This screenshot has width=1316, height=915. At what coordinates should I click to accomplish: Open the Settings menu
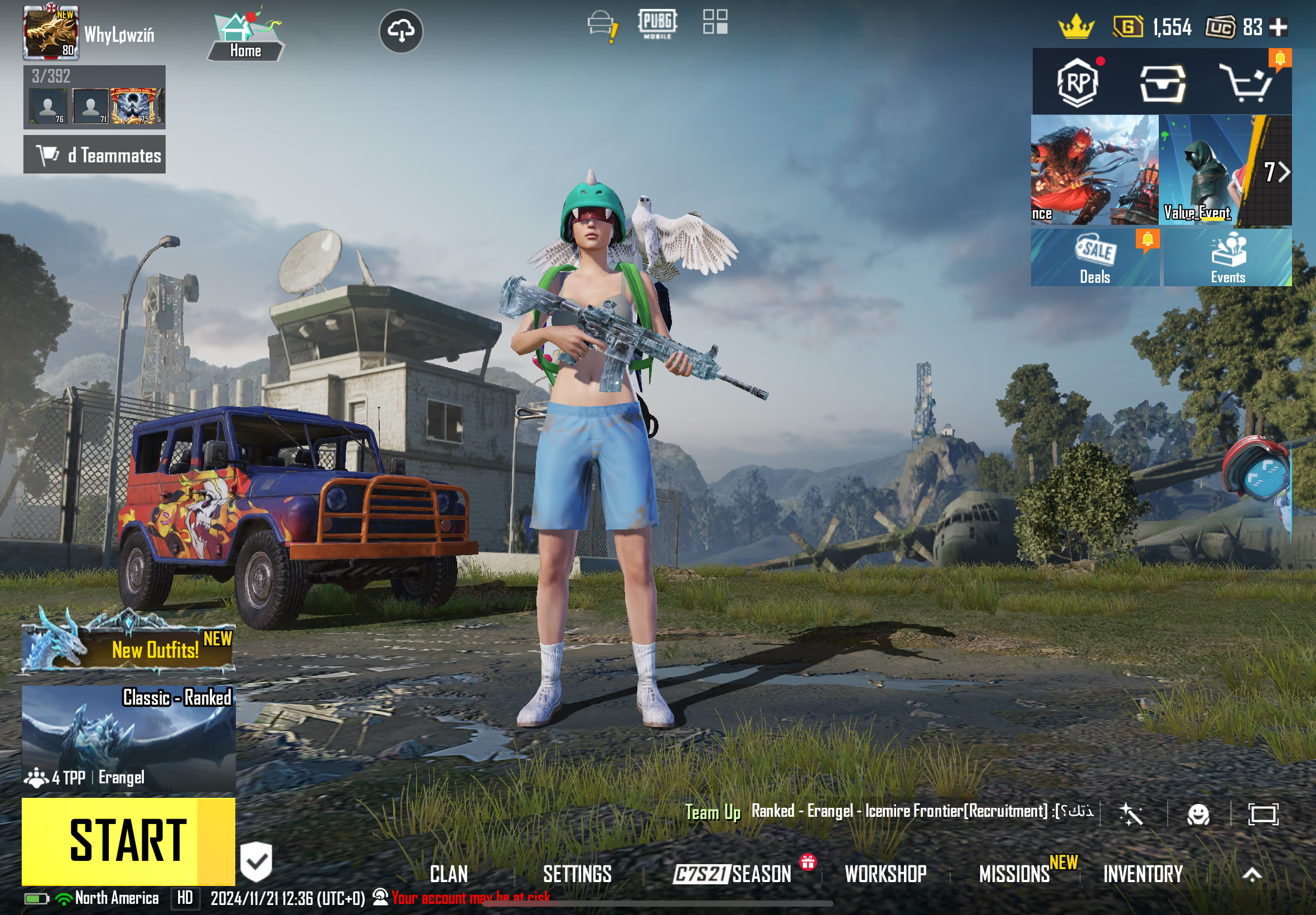(x=577, y=874)
